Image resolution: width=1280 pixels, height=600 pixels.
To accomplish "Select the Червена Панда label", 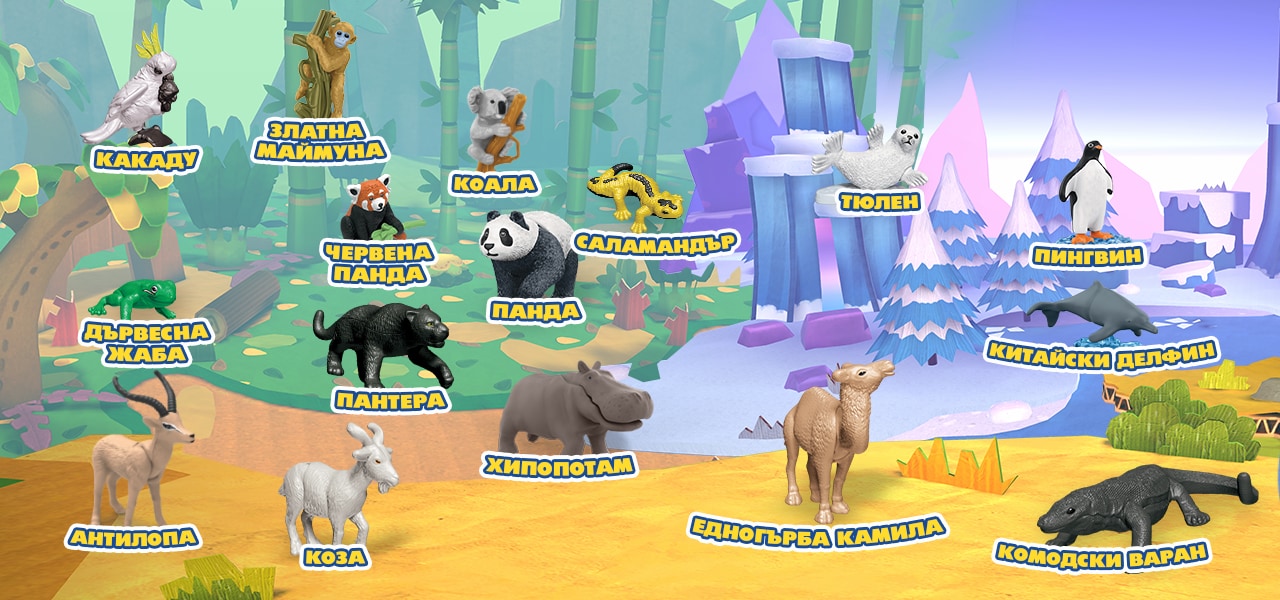I will (x=379, y=262).
